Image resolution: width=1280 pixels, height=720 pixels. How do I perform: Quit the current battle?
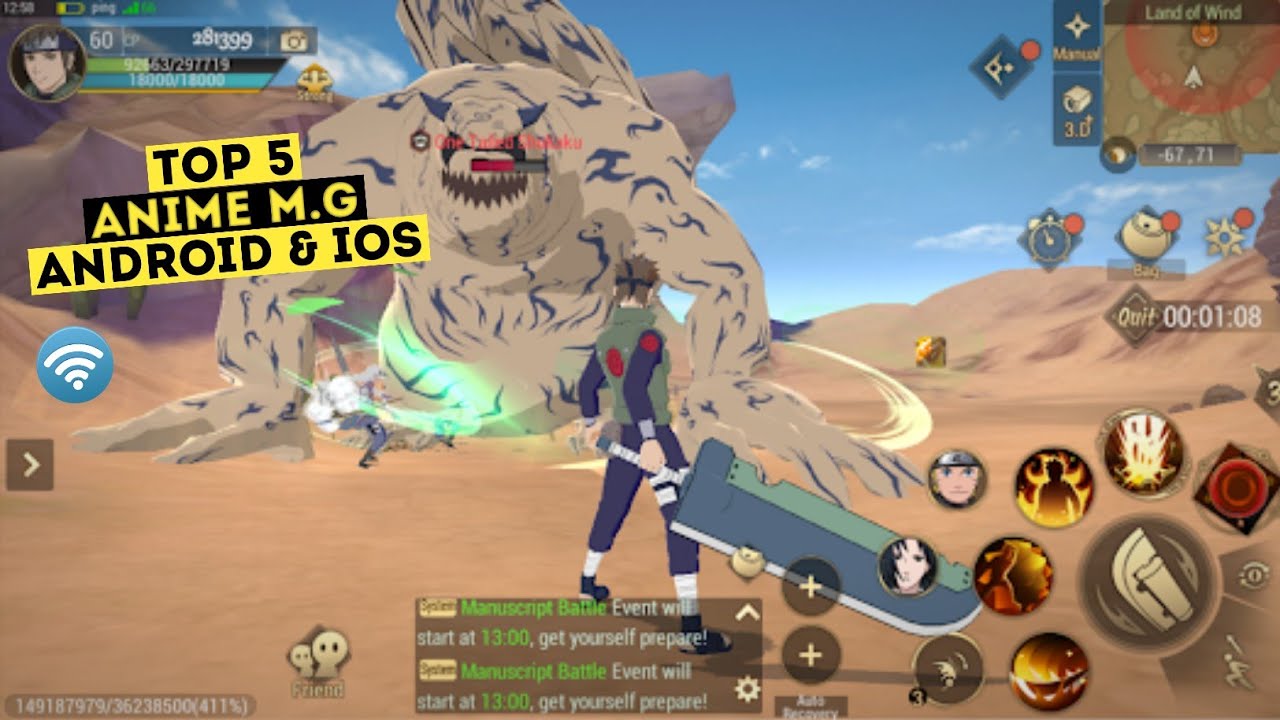pos(1135,318)
